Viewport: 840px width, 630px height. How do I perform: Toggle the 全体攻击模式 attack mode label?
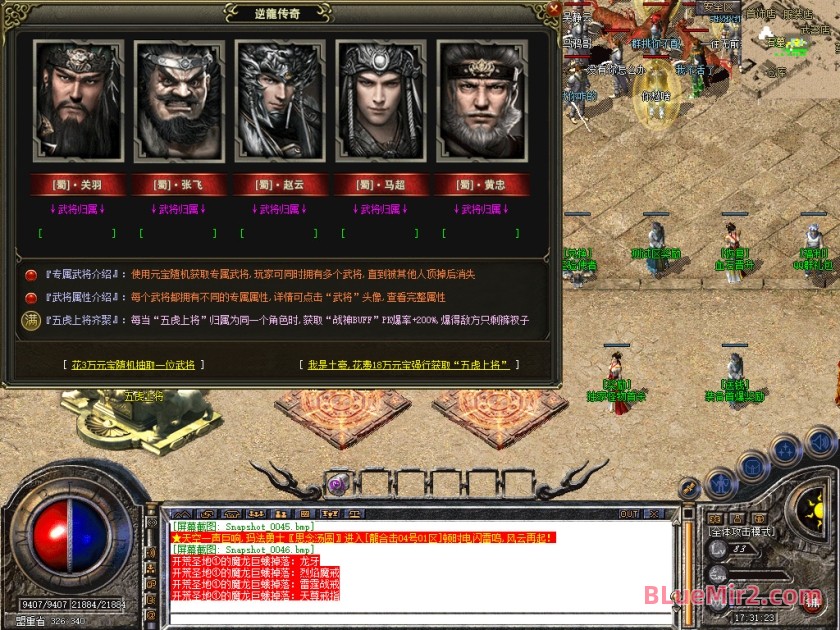(744, 532)
